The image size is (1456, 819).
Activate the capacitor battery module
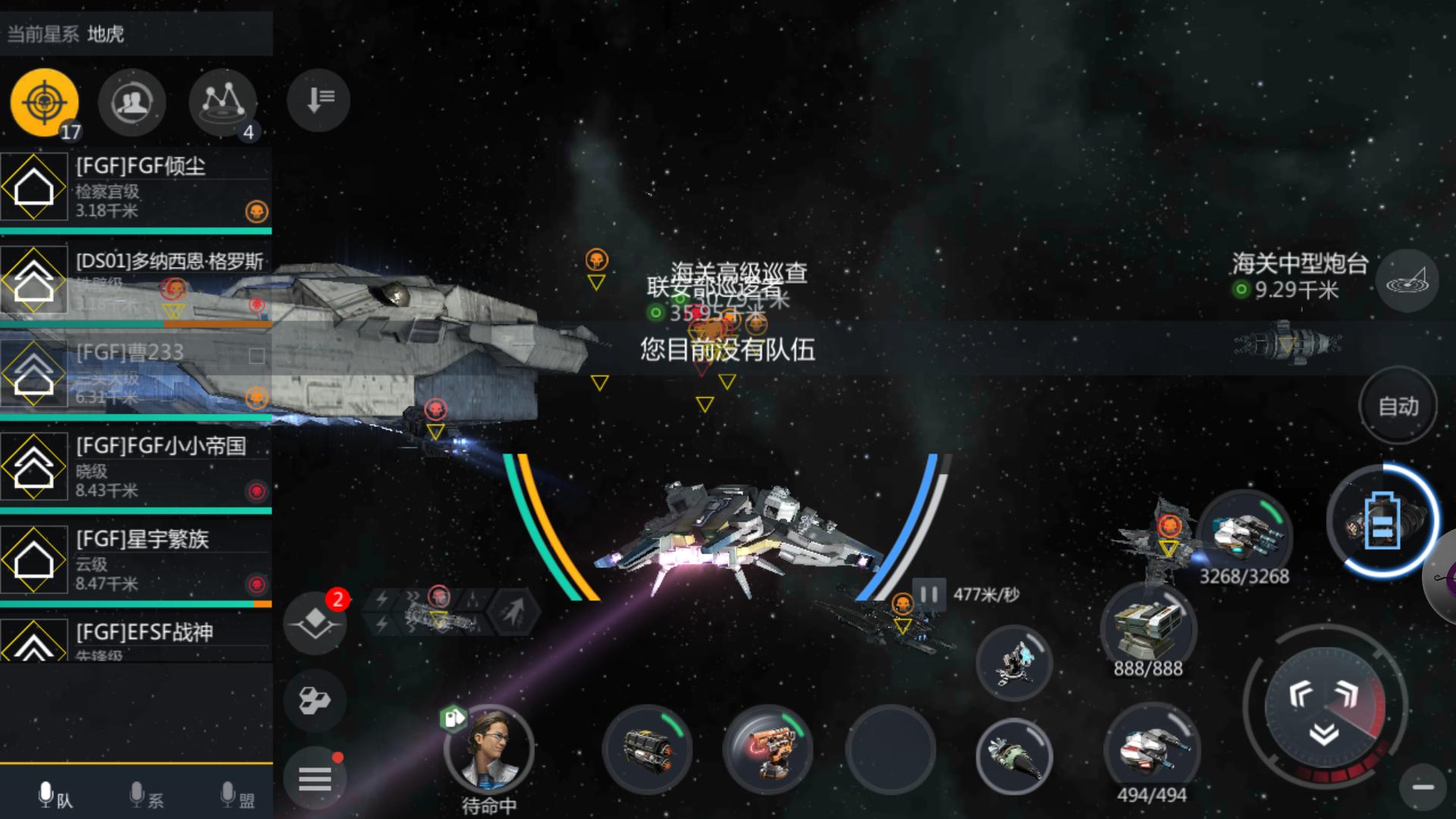coord(1382,522)
